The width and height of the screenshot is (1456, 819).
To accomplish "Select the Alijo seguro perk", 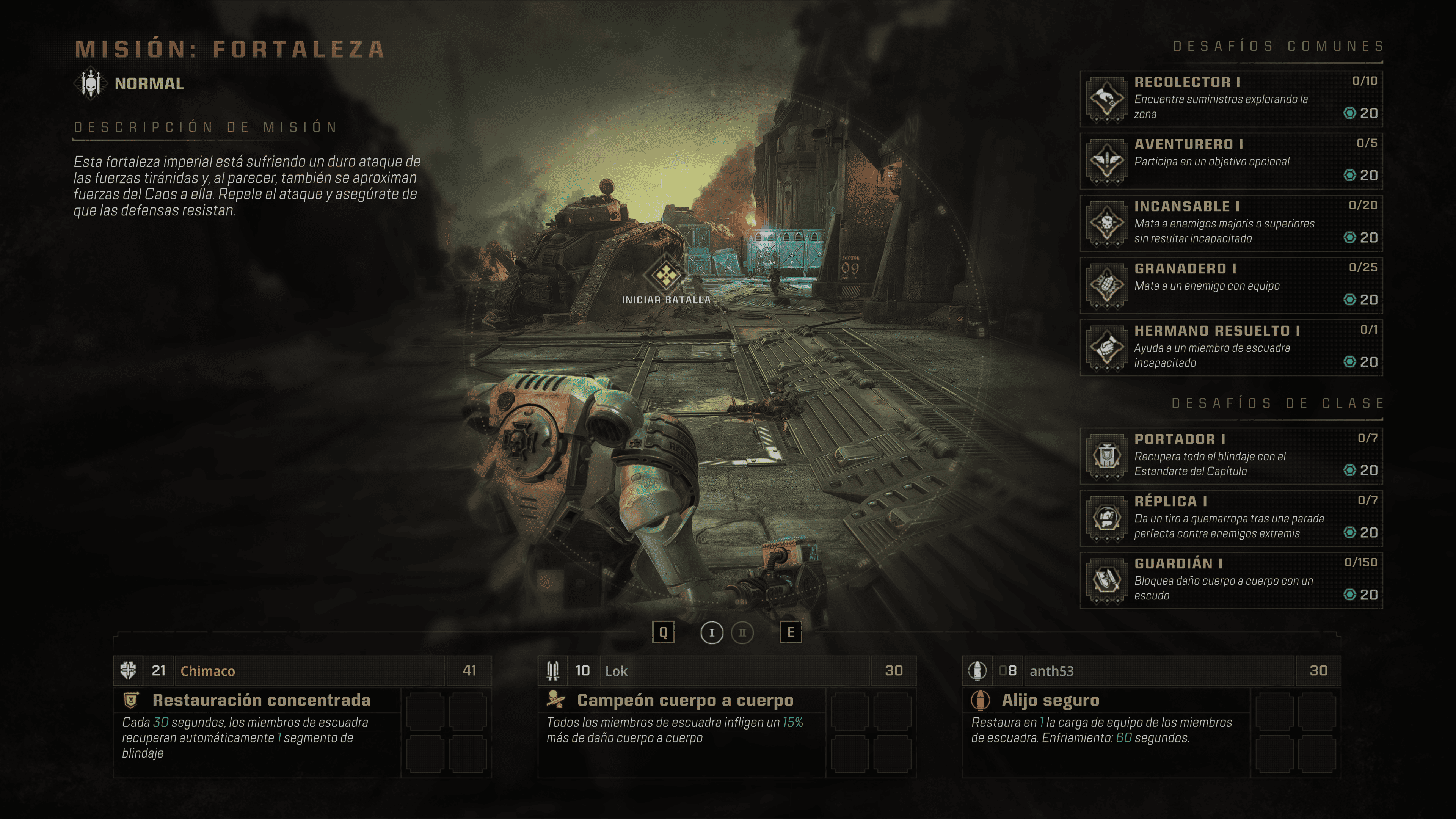I will pyautogui.click(x=1050, y=700).
